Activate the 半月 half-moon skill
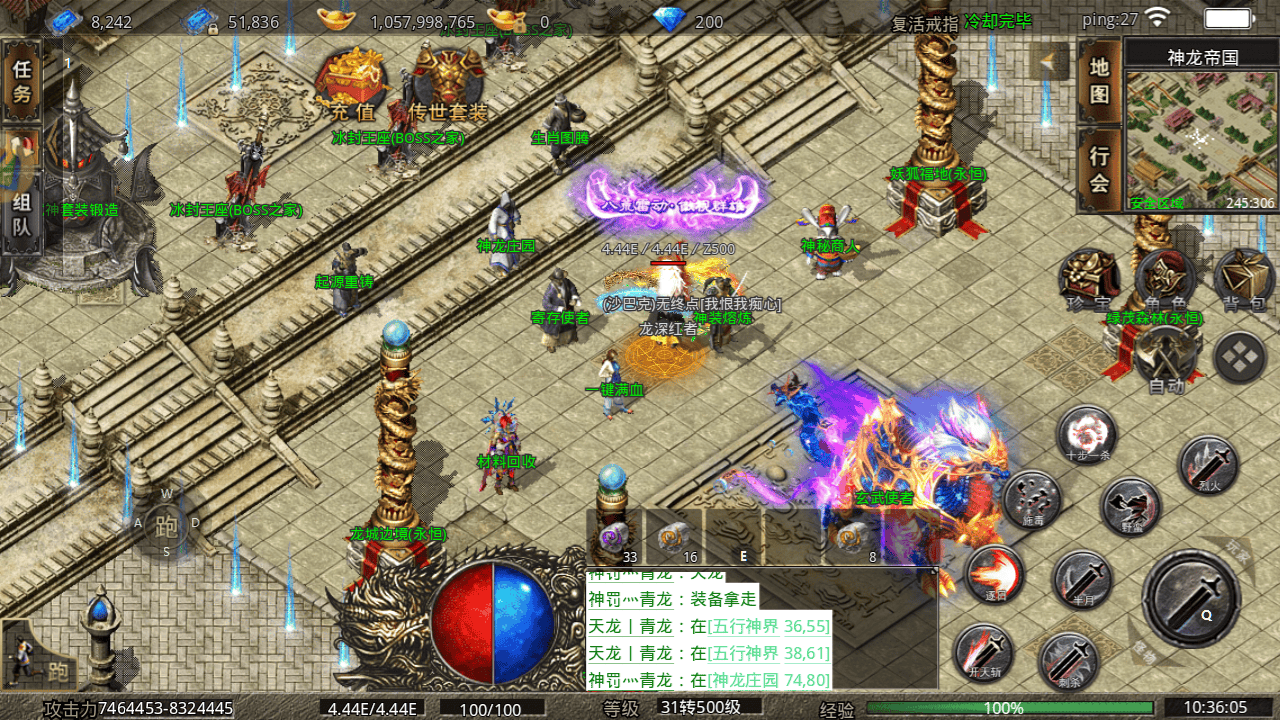The image size is (1280, 720). [x=1081, y=578]
